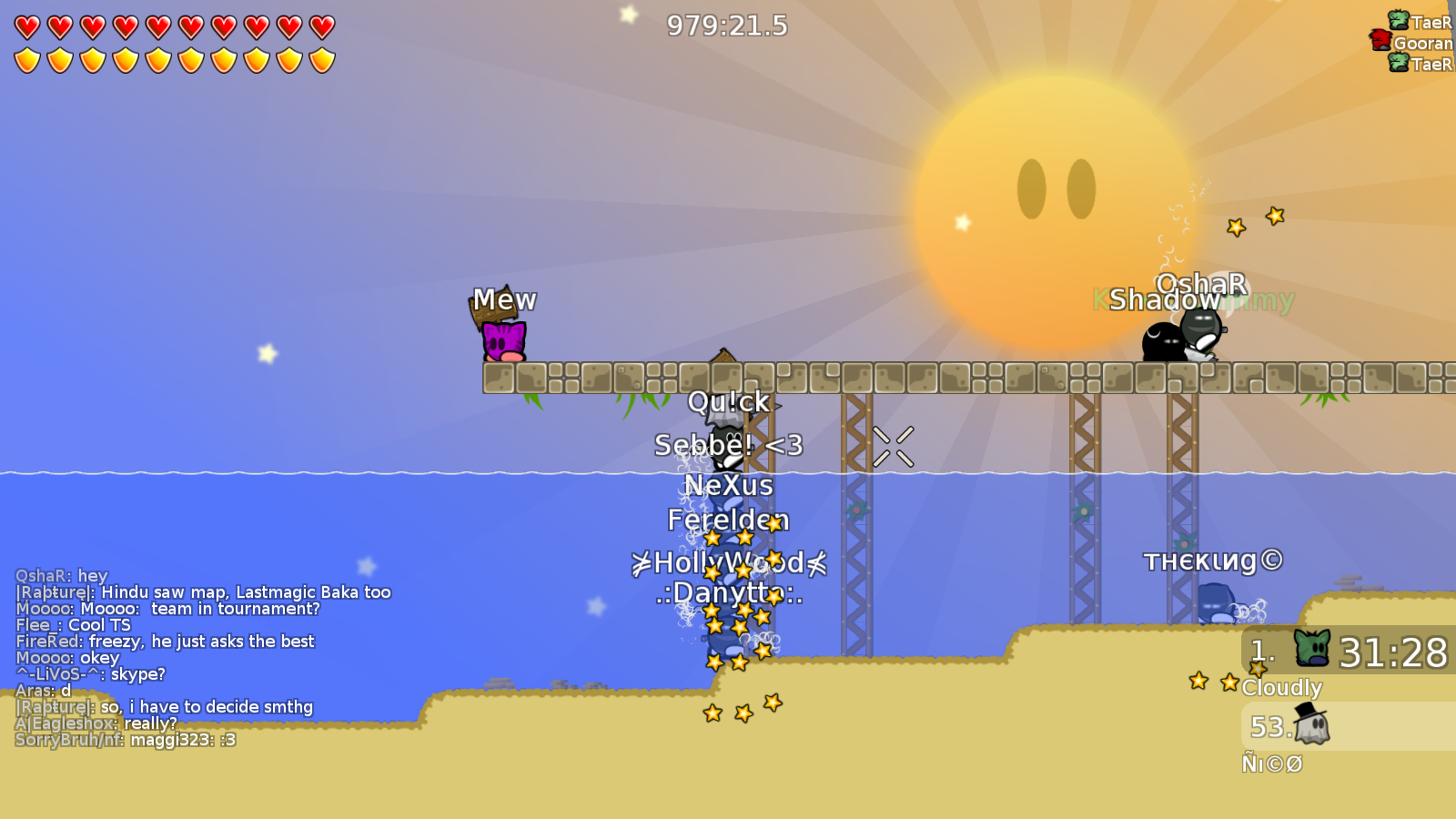
Task: Click the first red heart in health bar
Action: (25, 25)
